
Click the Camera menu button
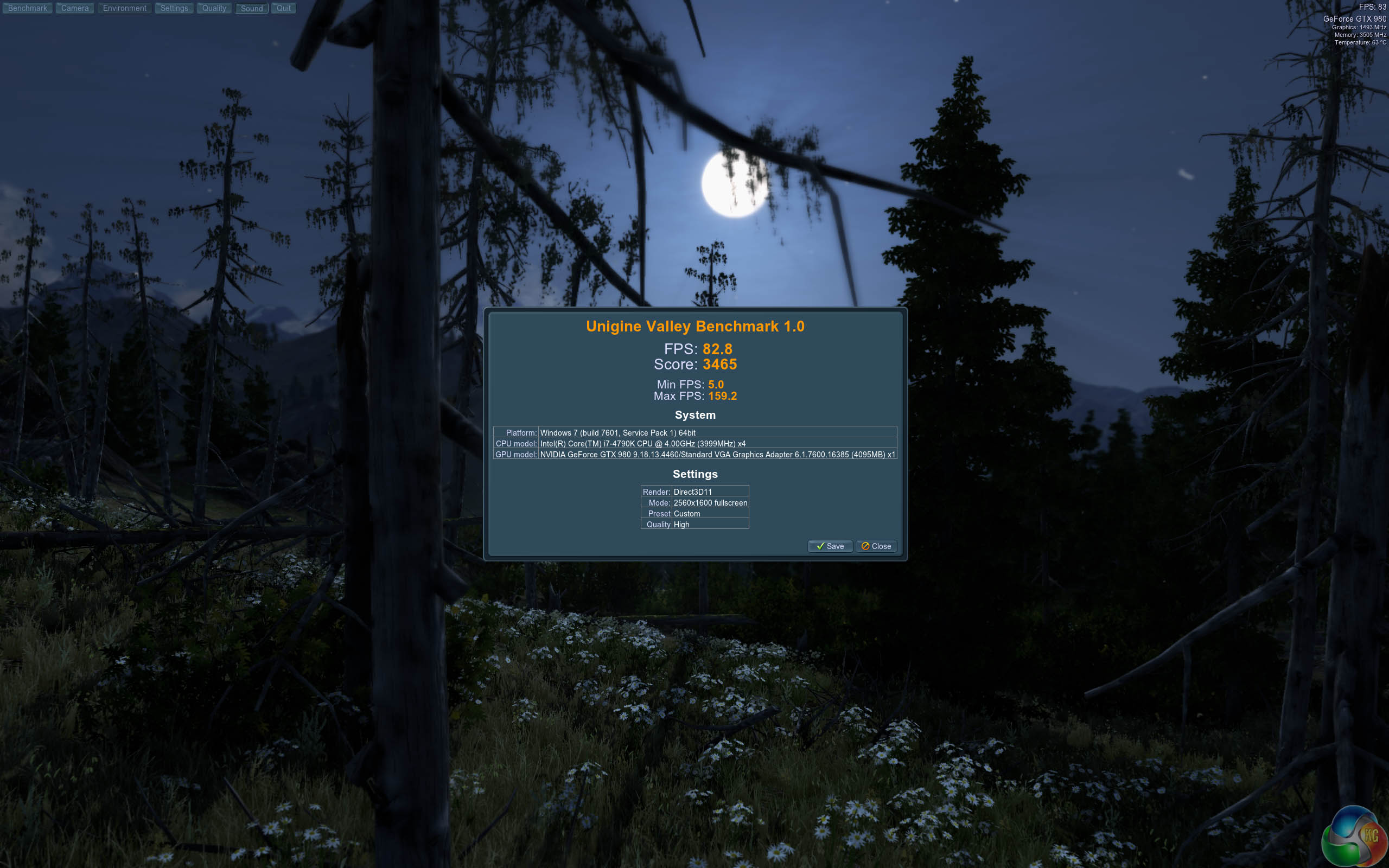(x=75, y=8)
